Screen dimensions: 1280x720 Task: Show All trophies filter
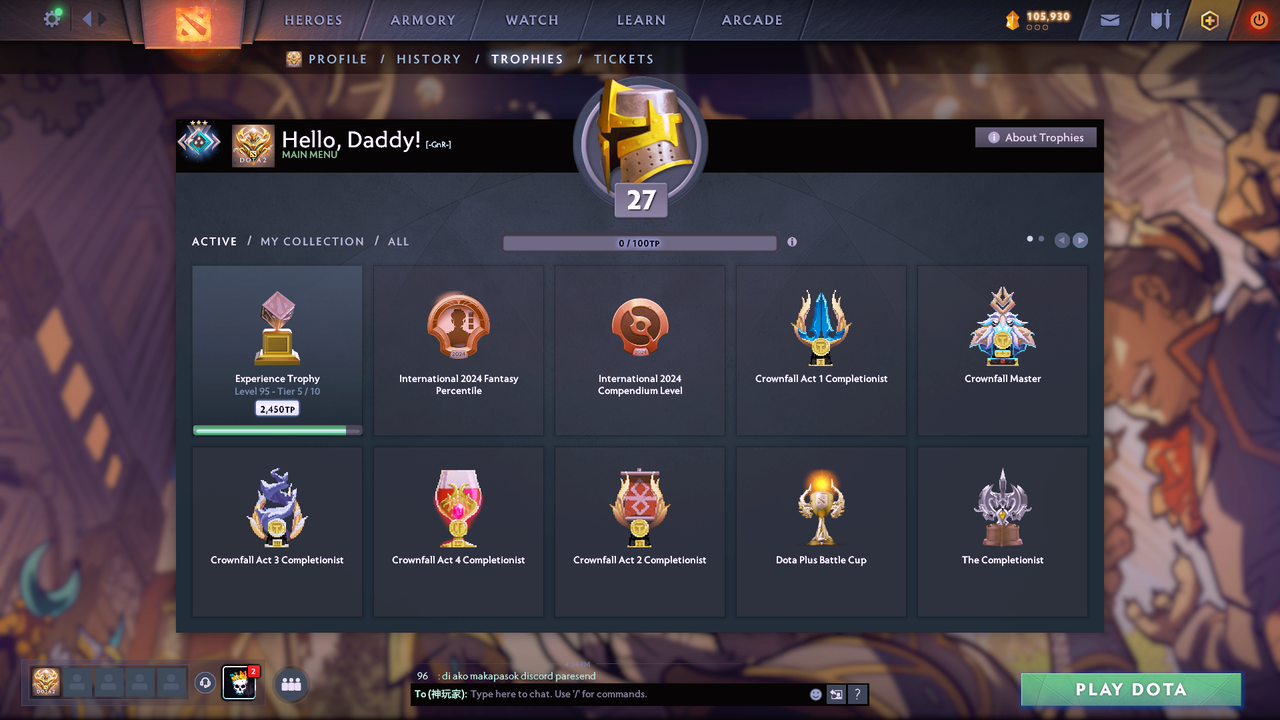tap(398, 242)
